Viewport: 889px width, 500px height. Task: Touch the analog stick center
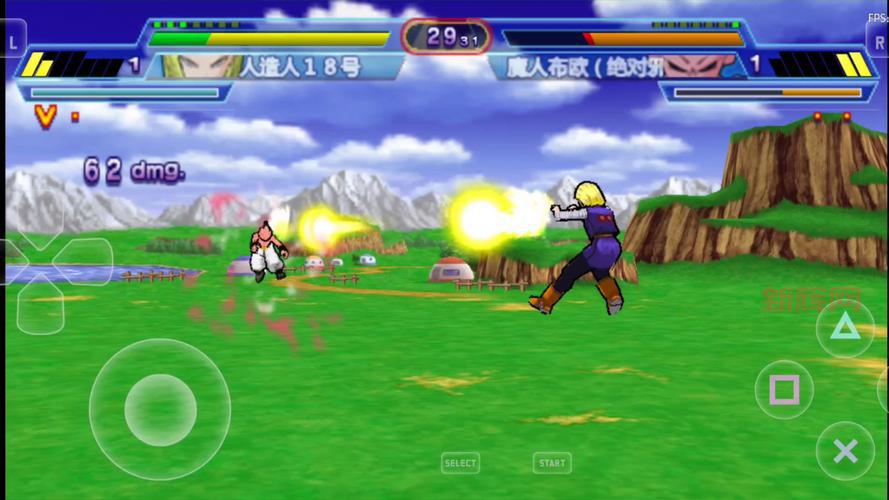pos(160,409)
